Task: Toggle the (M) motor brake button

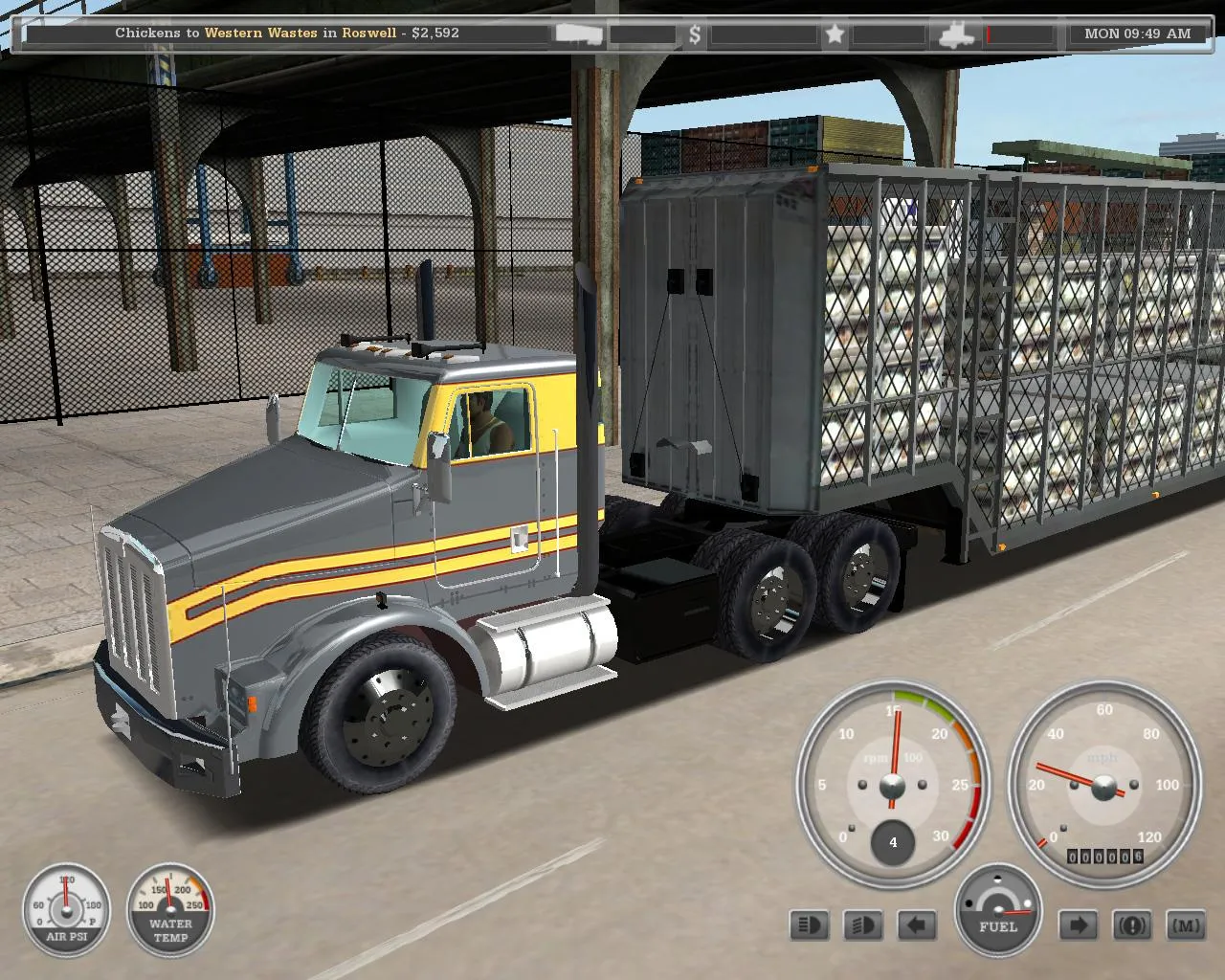Action: pos(1187,925)
